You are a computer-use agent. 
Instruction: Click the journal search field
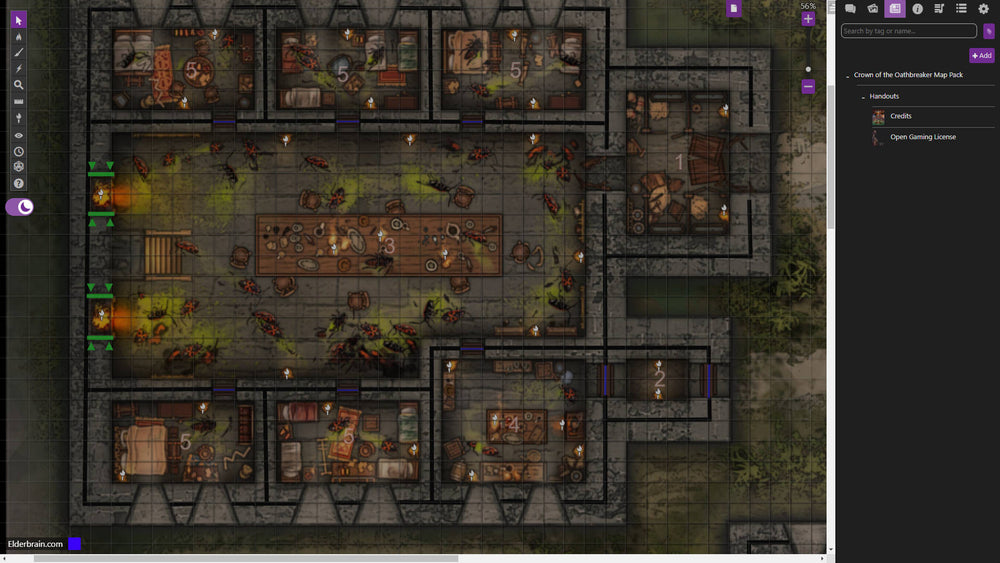[908, 31]
